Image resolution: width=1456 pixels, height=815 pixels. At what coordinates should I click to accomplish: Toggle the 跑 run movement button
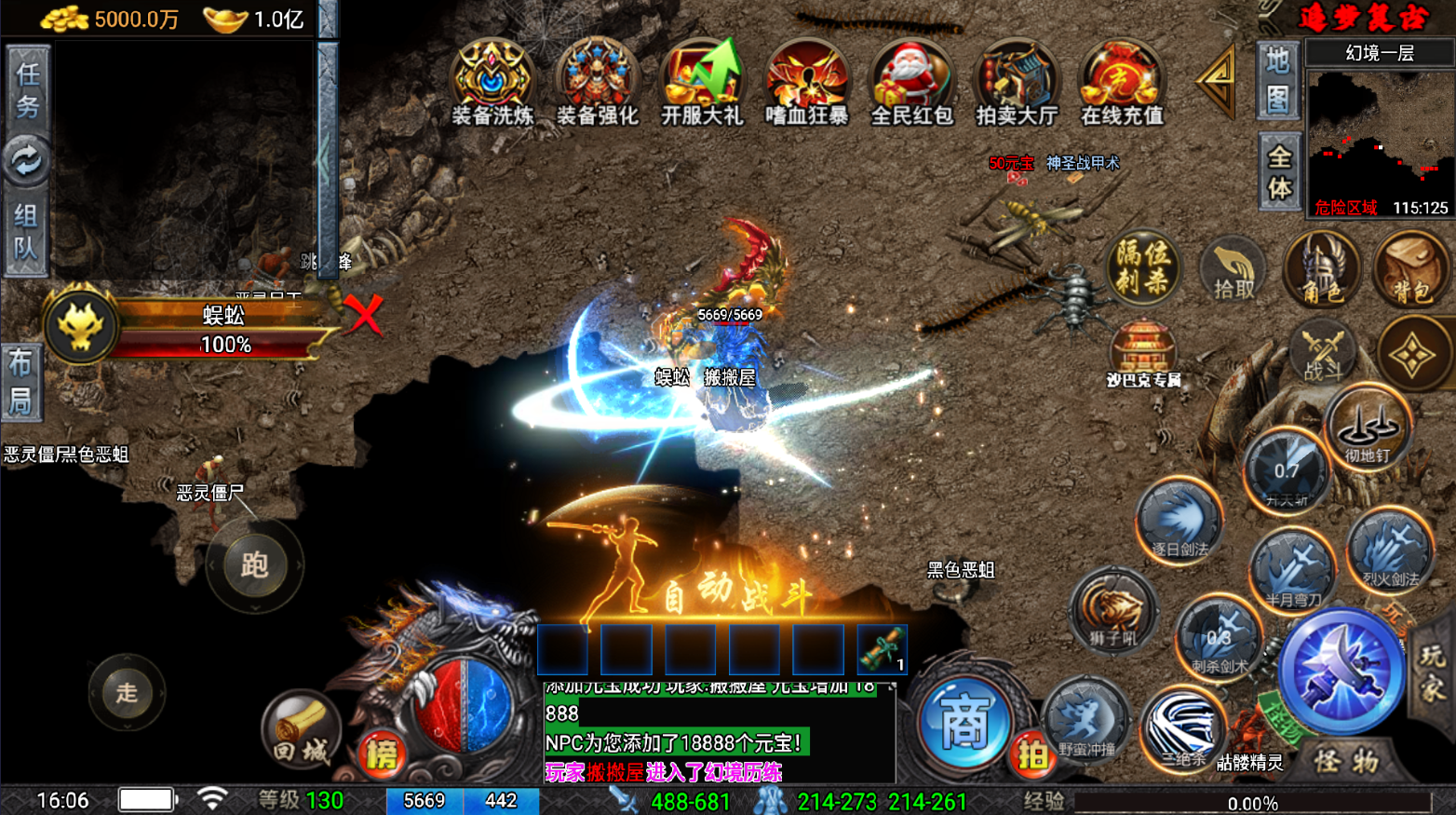click(254, 564)
